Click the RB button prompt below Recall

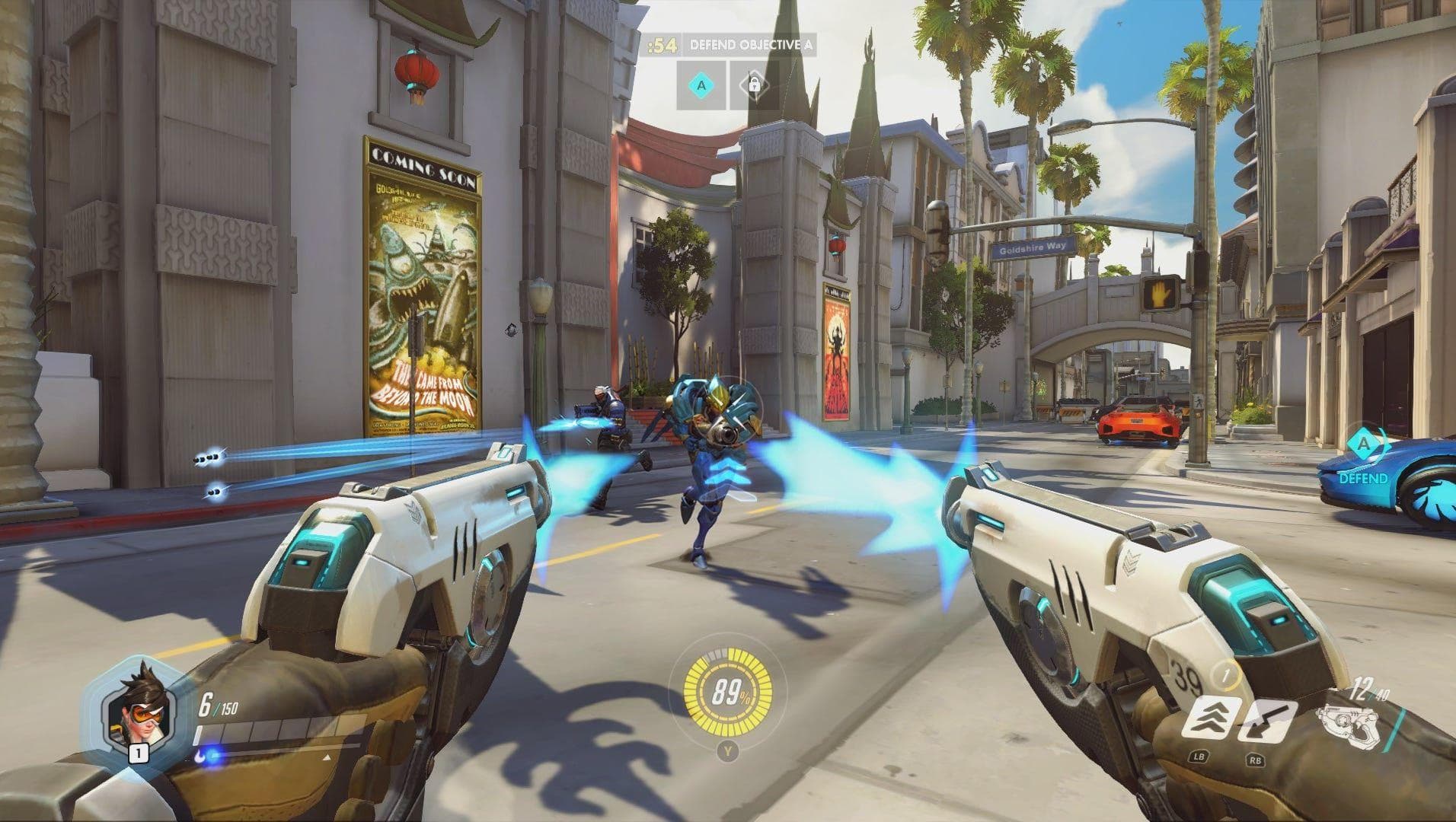[1256, 761]
